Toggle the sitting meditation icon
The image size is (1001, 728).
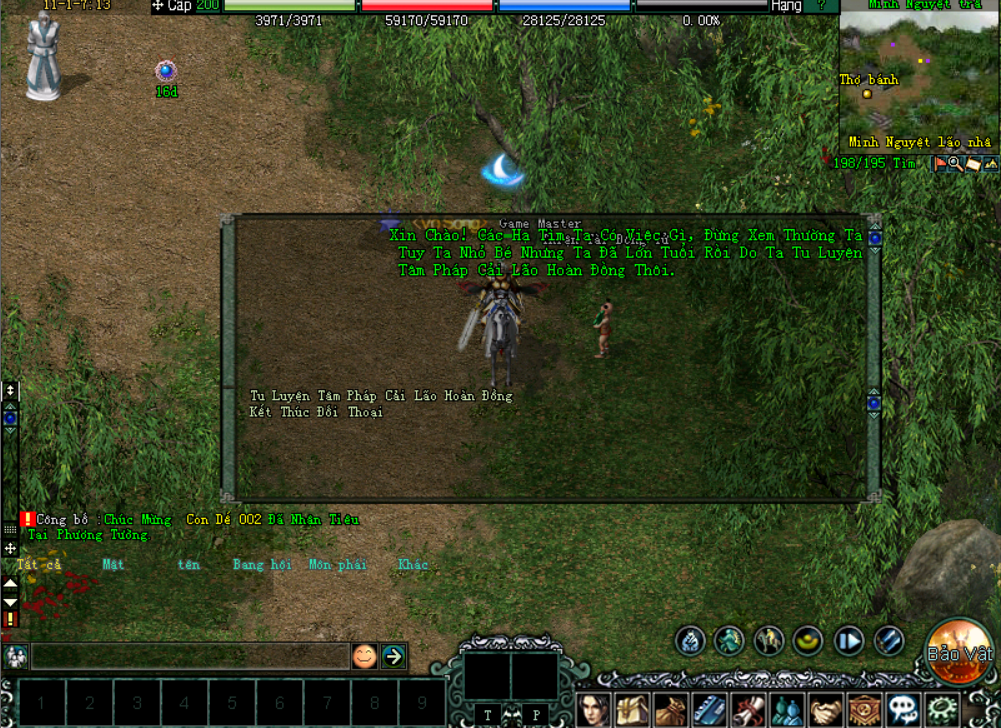(x=690, y=641)
